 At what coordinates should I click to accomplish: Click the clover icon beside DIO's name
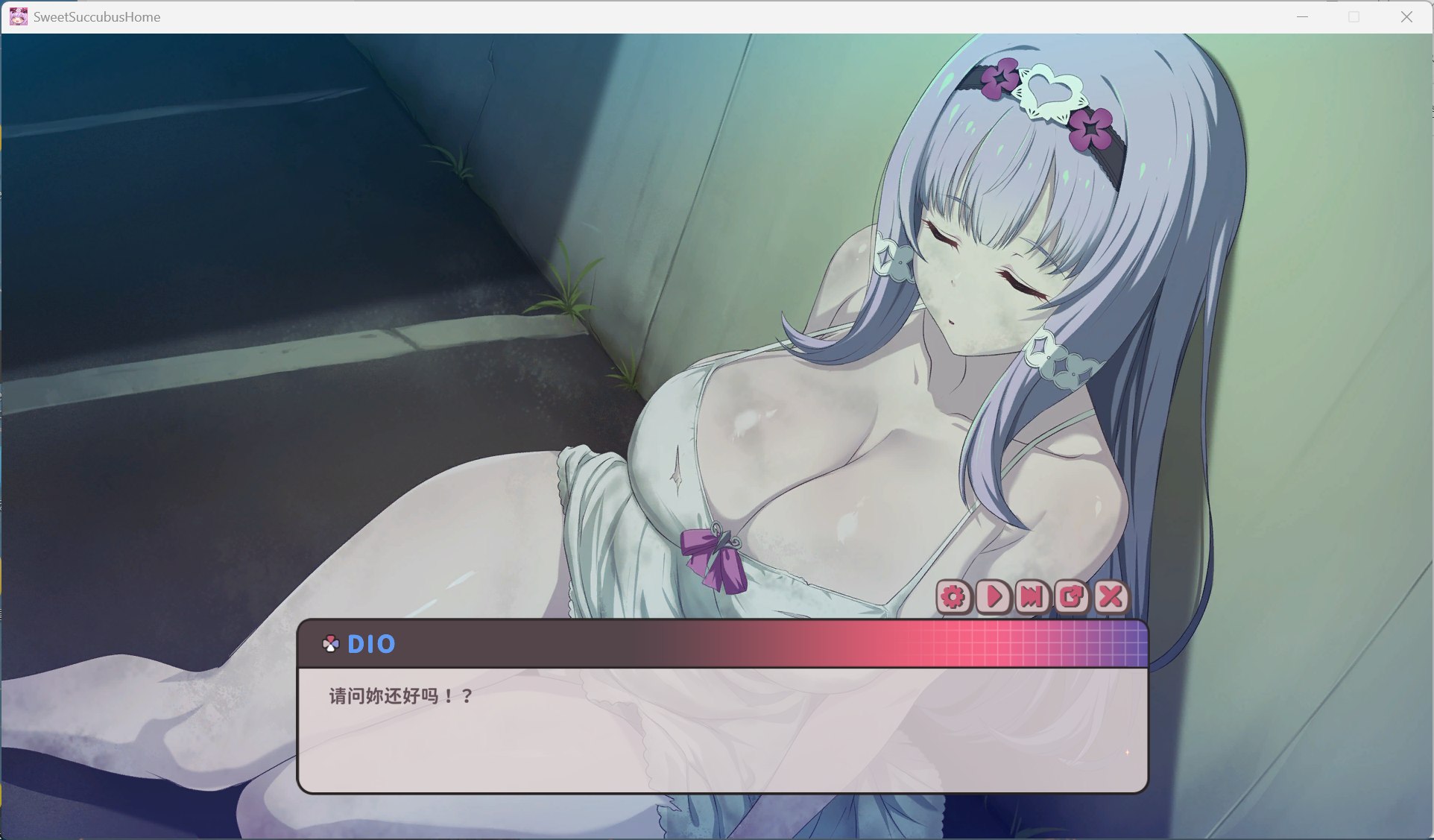(329, 643)
